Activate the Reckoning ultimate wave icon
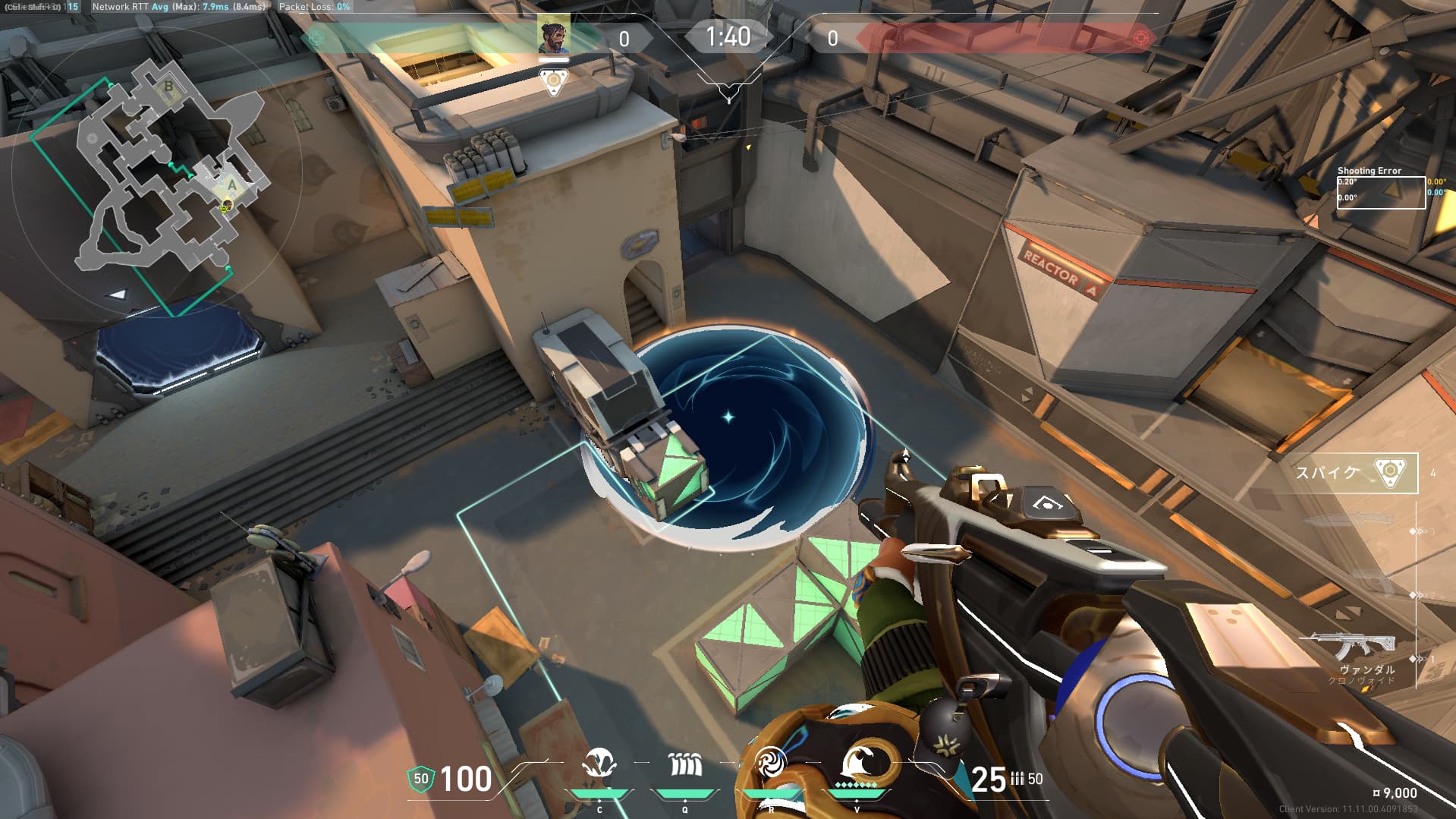Viewport: 1456px width, 819px height. click(859, 762)
